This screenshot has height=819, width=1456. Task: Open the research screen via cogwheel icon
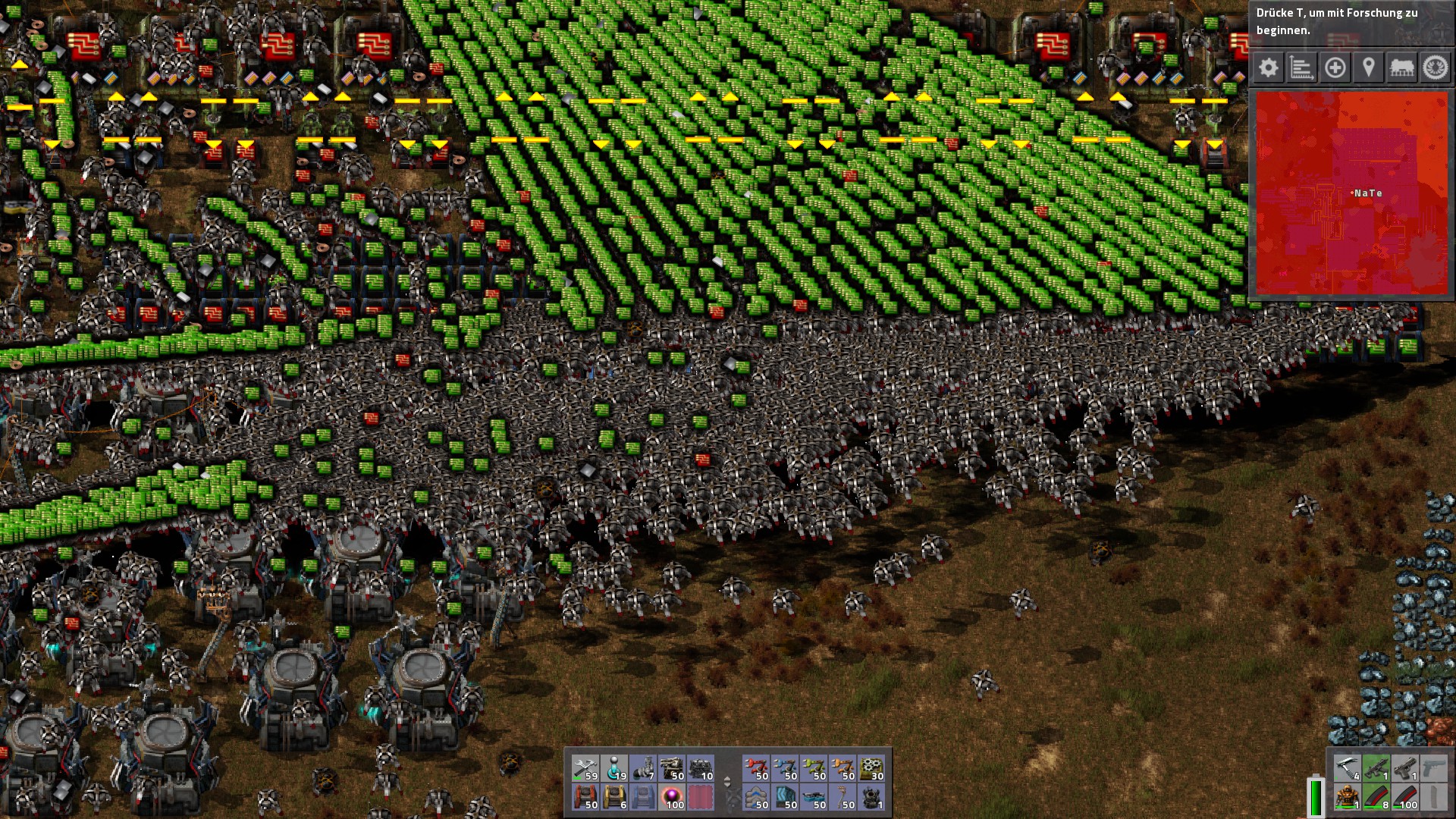pos(1438,67)
